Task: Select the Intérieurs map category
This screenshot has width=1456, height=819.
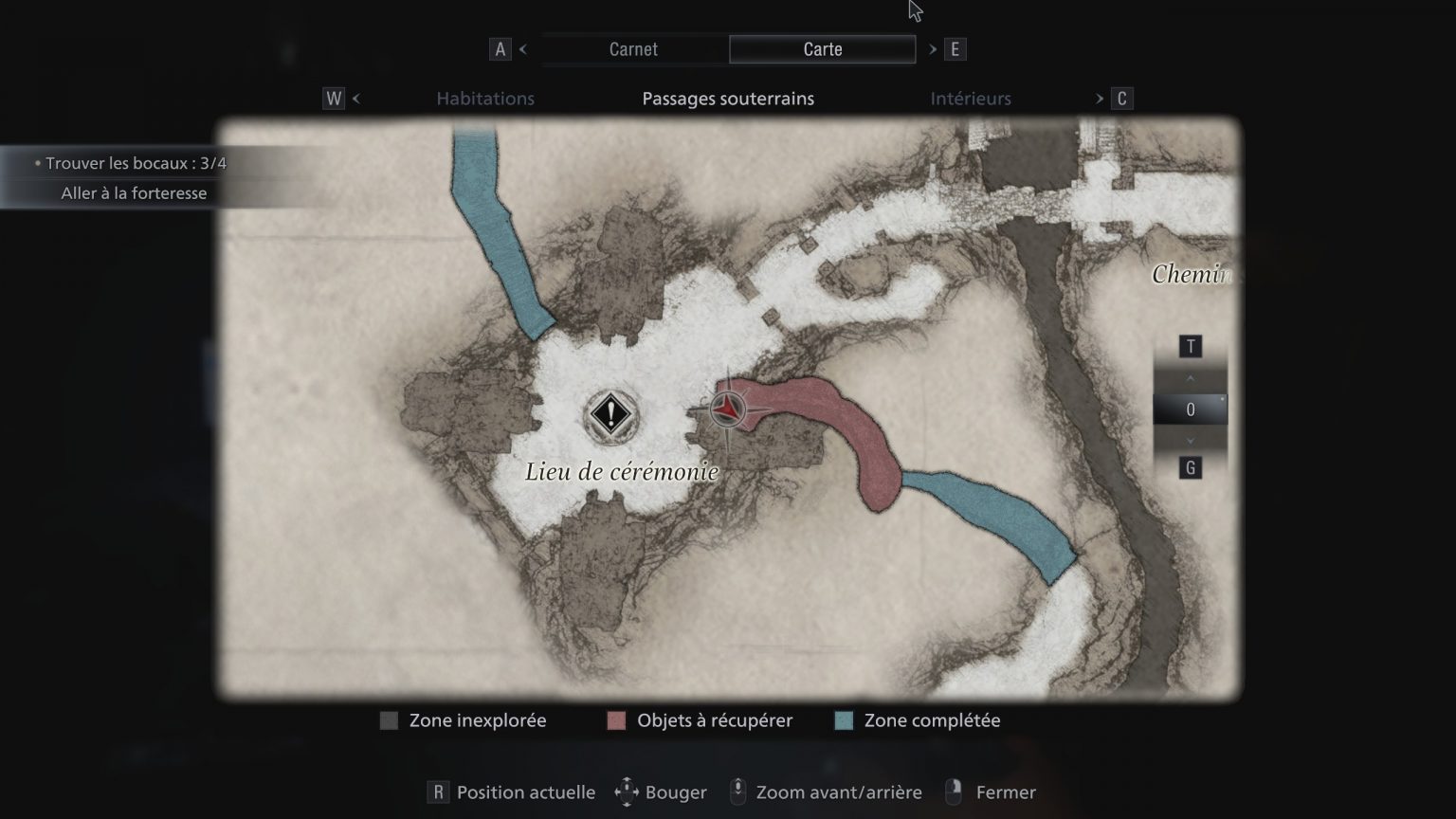Action: point(971,98)
